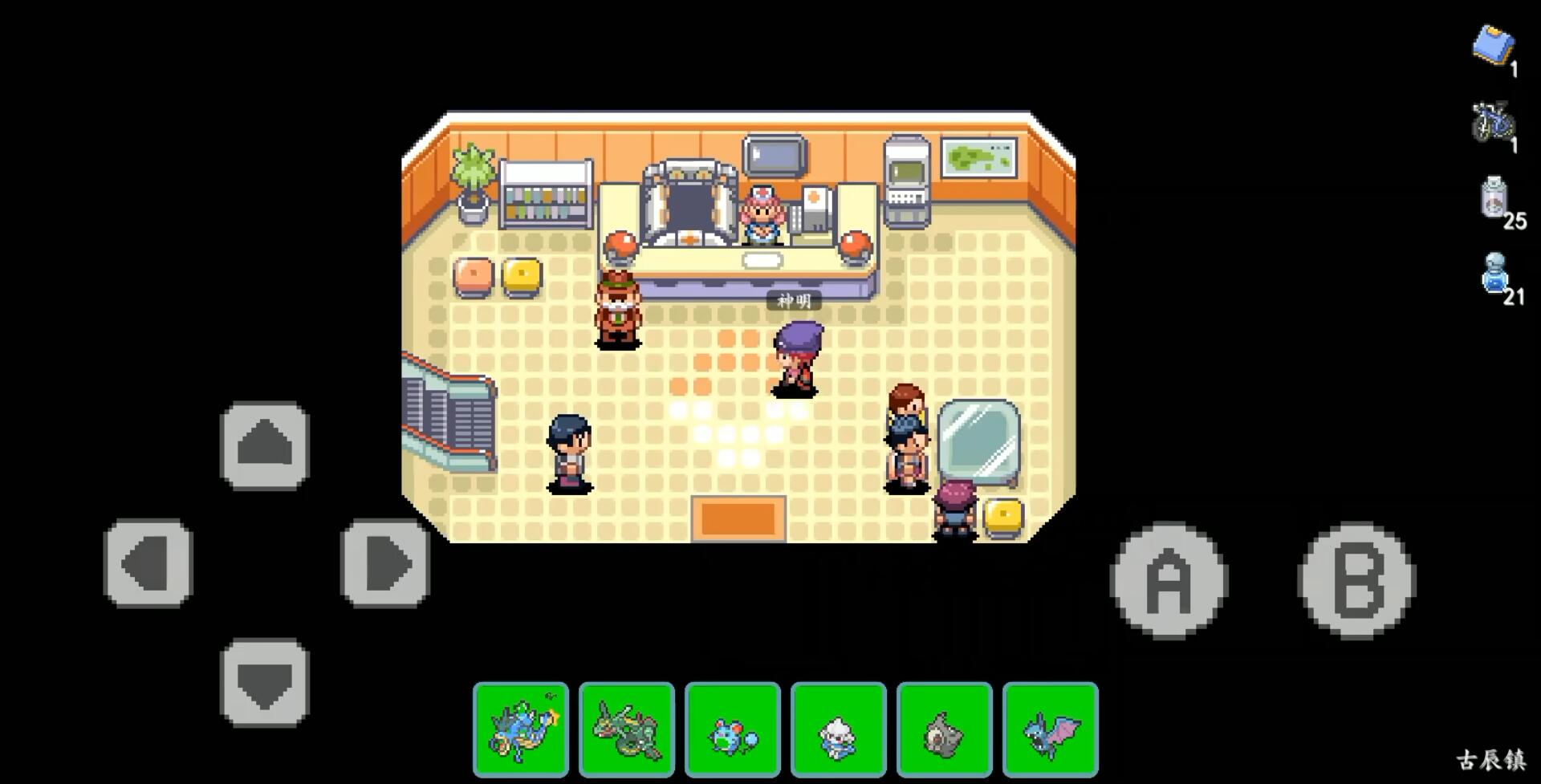
Task: Click the 神明 nameplate above the player
Action: [x=795, y=300]
